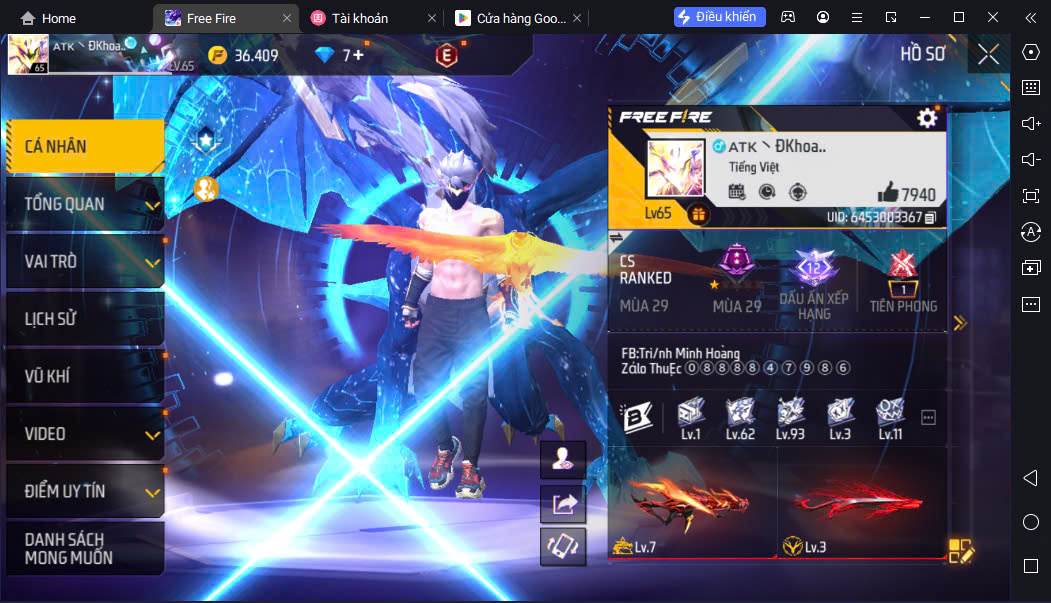Add diamonds with the plus button
This screenshot has width=1051, height=603.
pyautogui.click(x=358, y=55)
